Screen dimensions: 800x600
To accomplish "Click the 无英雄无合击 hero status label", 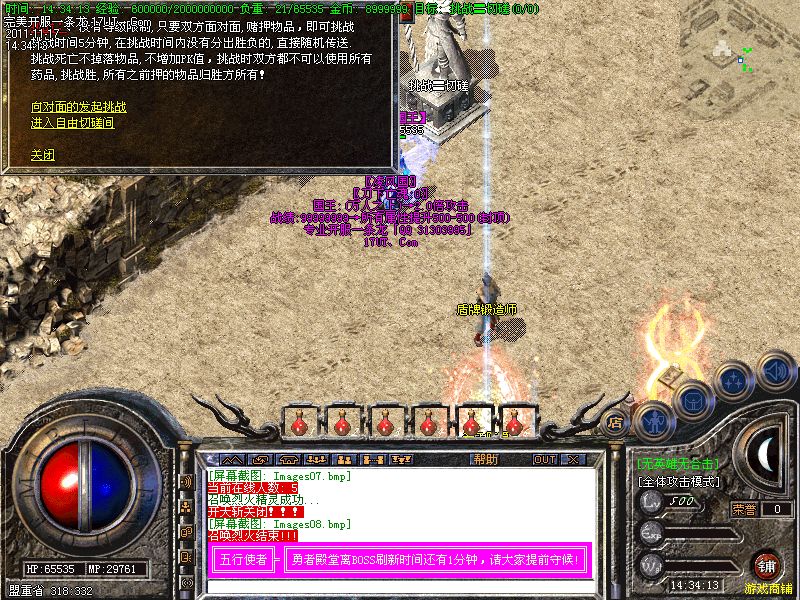I will (677, 464).
